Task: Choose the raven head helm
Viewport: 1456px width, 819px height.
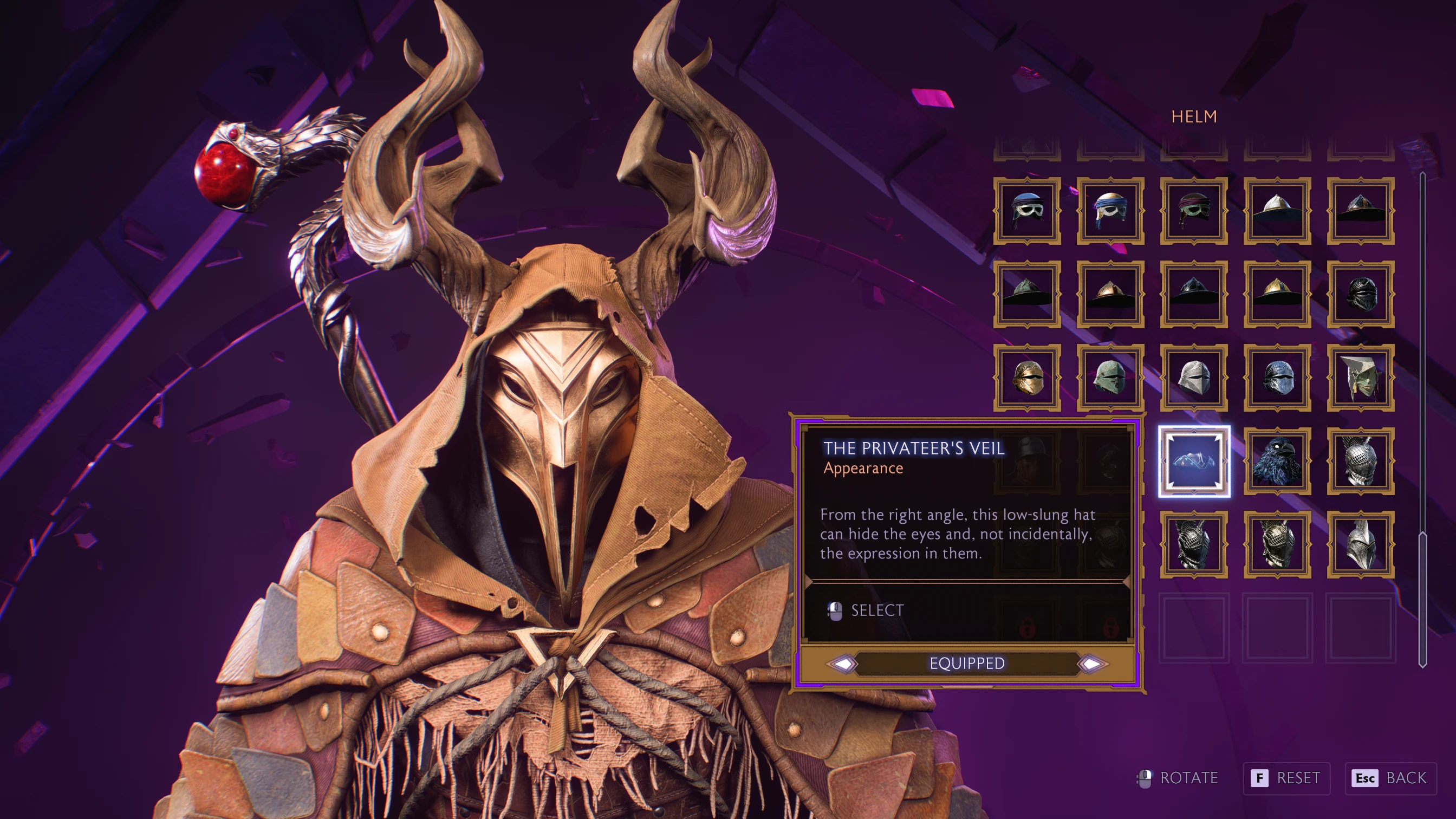Action: click(1277, 461)
